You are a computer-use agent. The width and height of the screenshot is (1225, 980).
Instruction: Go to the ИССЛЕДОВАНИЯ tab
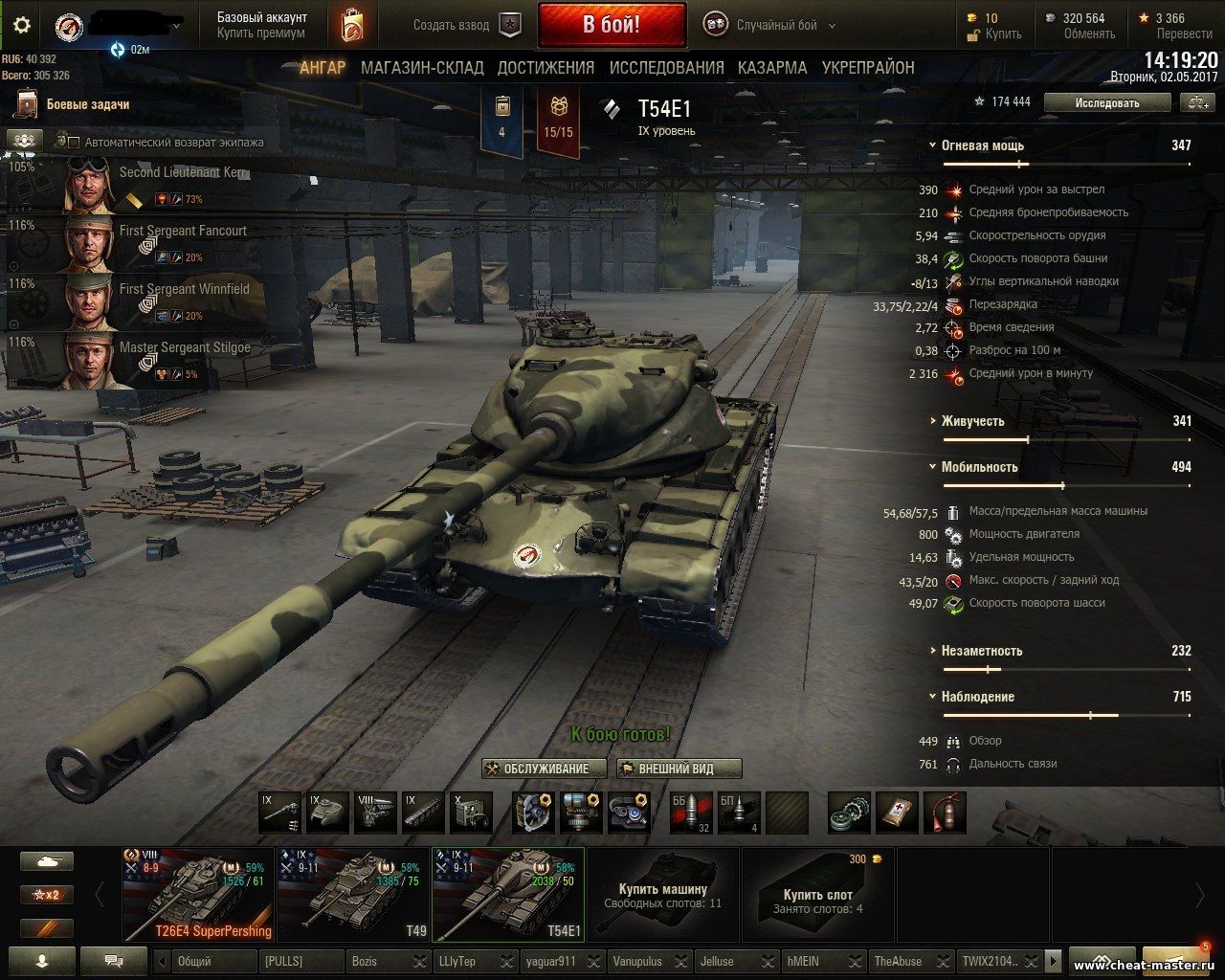666,68
